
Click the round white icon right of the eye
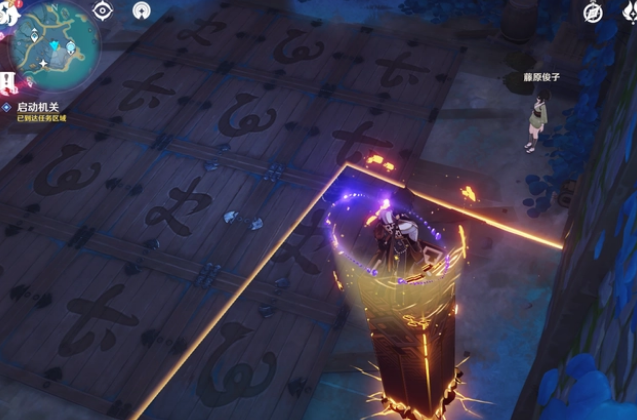coord(142,11)
